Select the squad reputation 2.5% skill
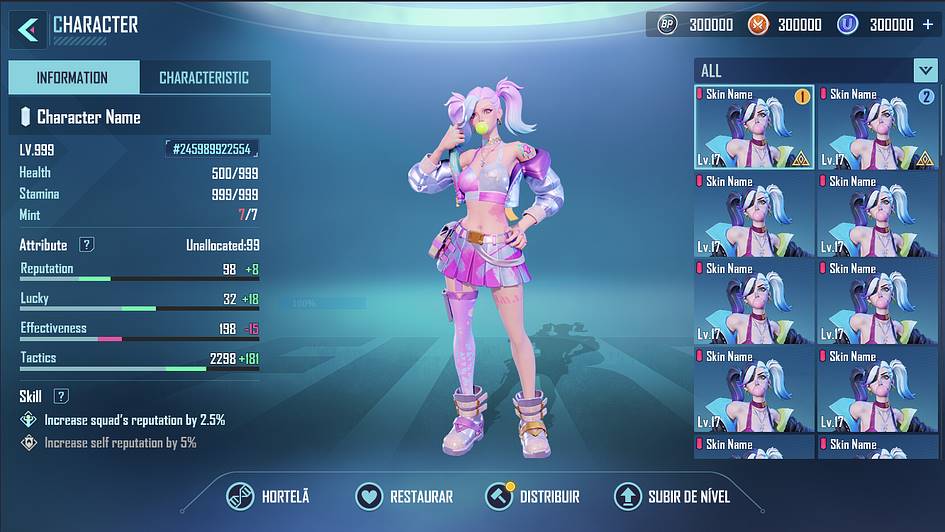 (x=134, y=420)
